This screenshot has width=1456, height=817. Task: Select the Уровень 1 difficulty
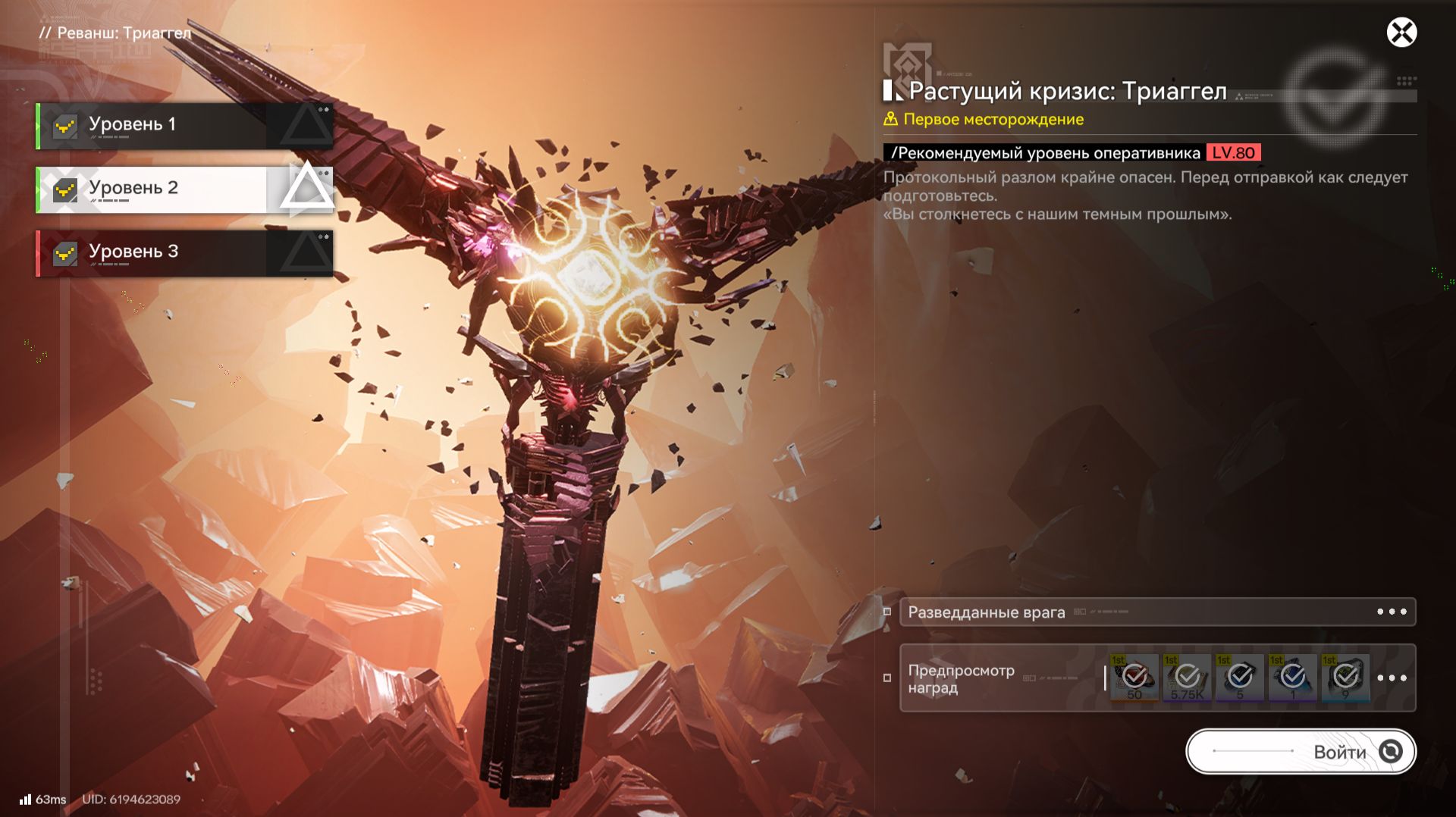(184, 125)
